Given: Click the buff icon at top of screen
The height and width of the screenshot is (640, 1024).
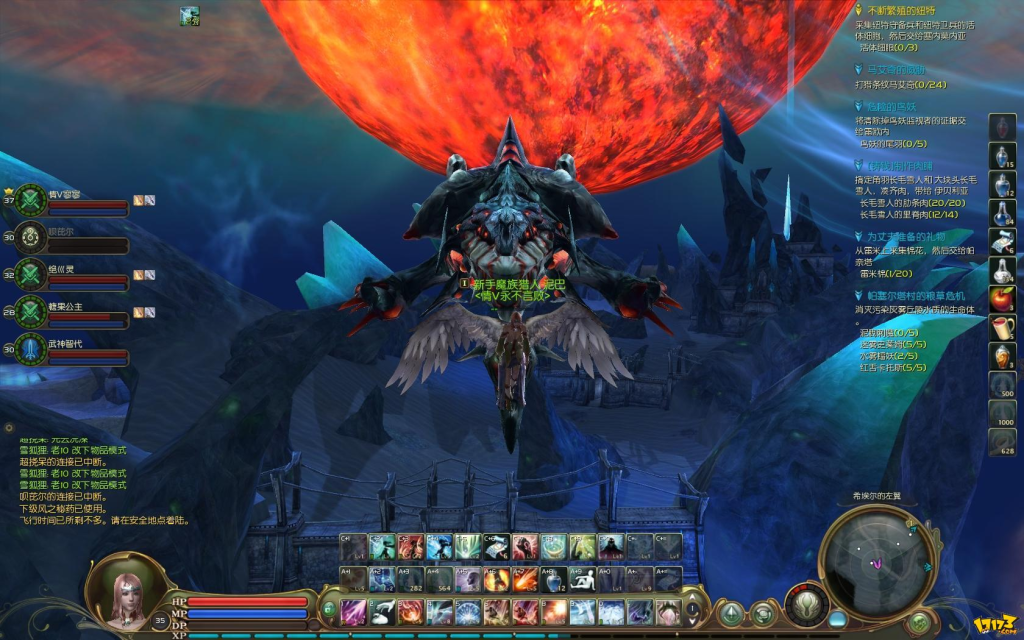Looking at the screenshot, I should click(x=189, y=15).
